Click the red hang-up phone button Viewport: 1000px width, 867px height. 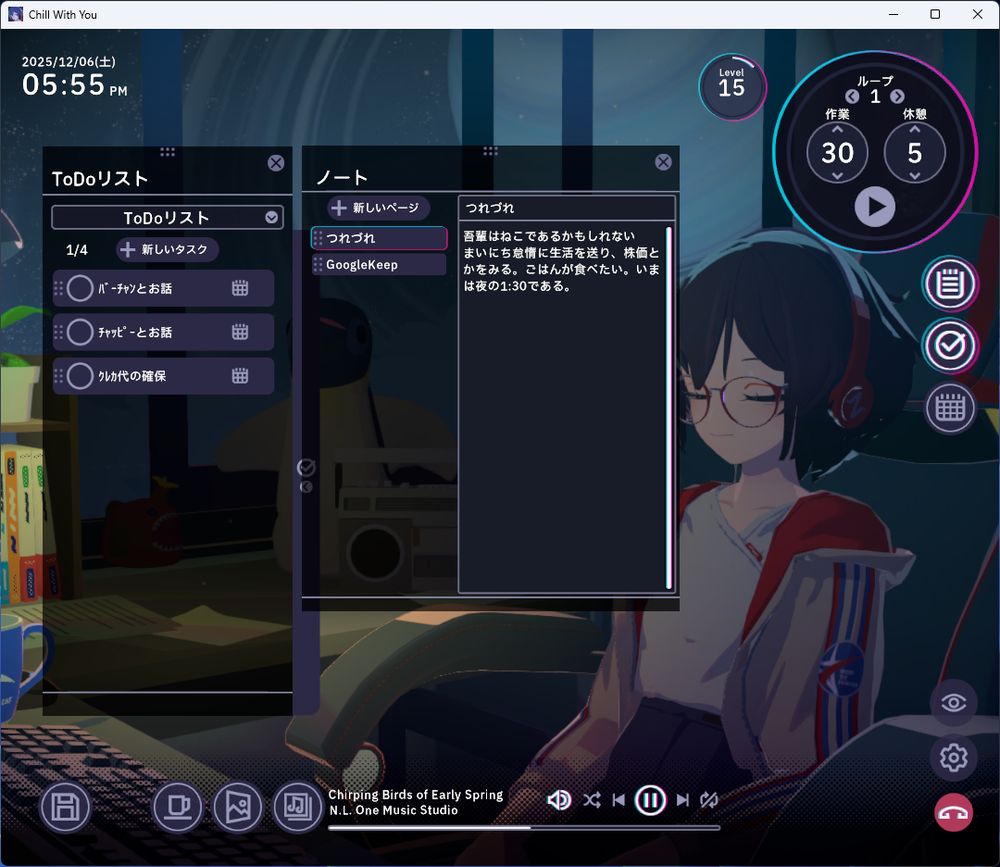coord(953,813)
